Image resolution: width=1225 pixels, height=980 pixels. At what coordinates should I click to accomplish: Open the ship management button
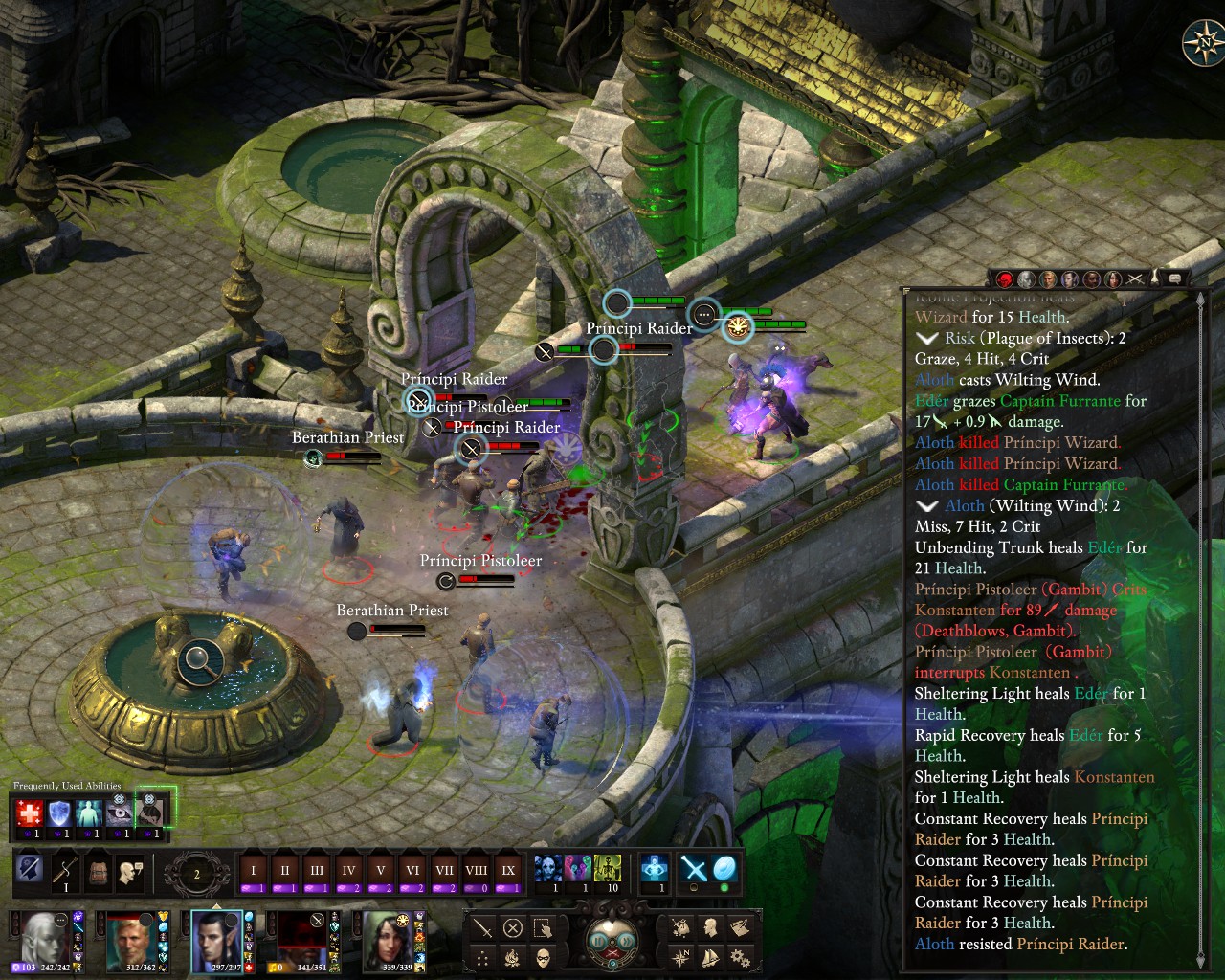coord(710,957)
